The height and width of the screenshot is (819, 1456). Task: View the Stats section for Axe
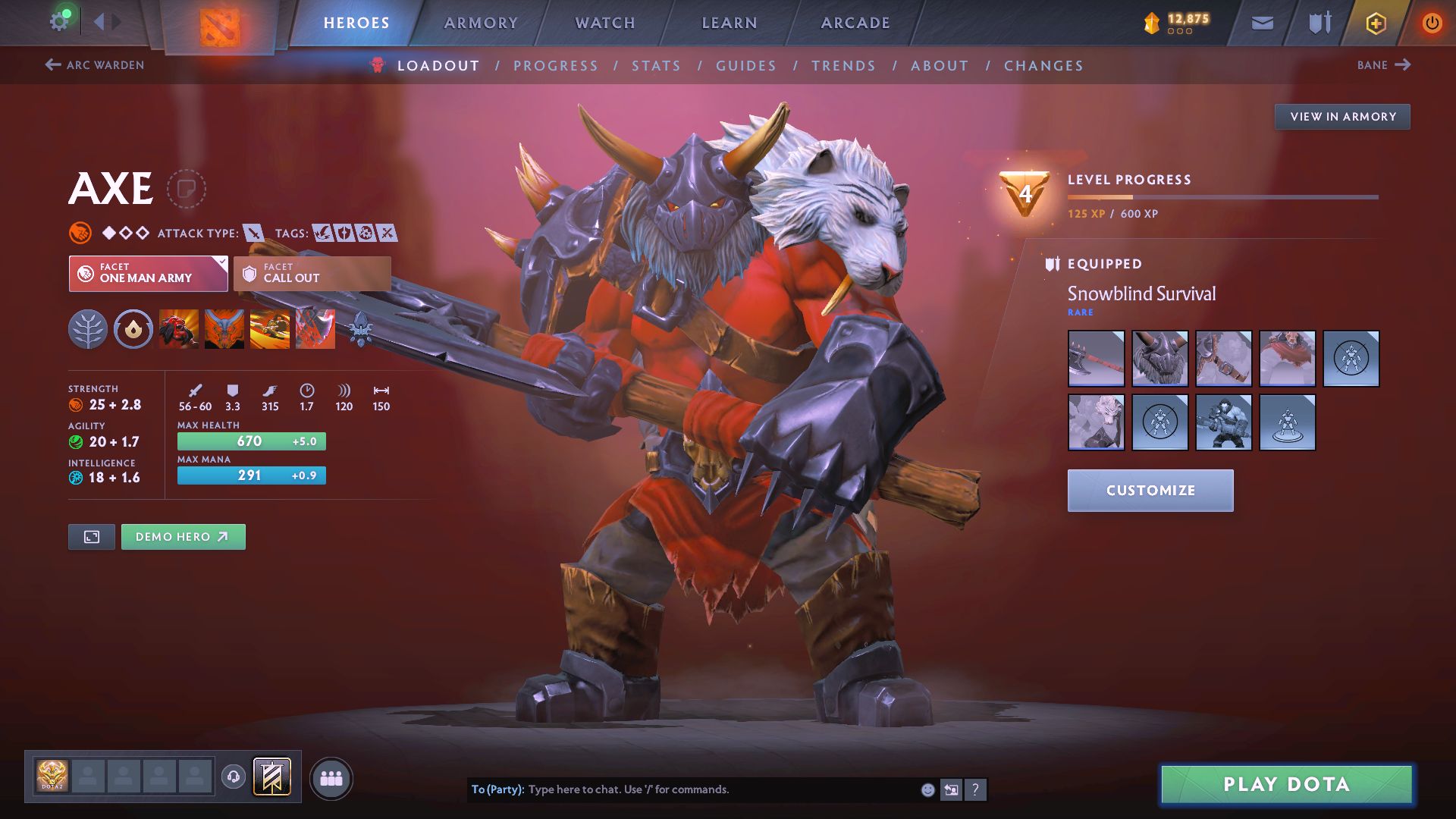(657, 66)
